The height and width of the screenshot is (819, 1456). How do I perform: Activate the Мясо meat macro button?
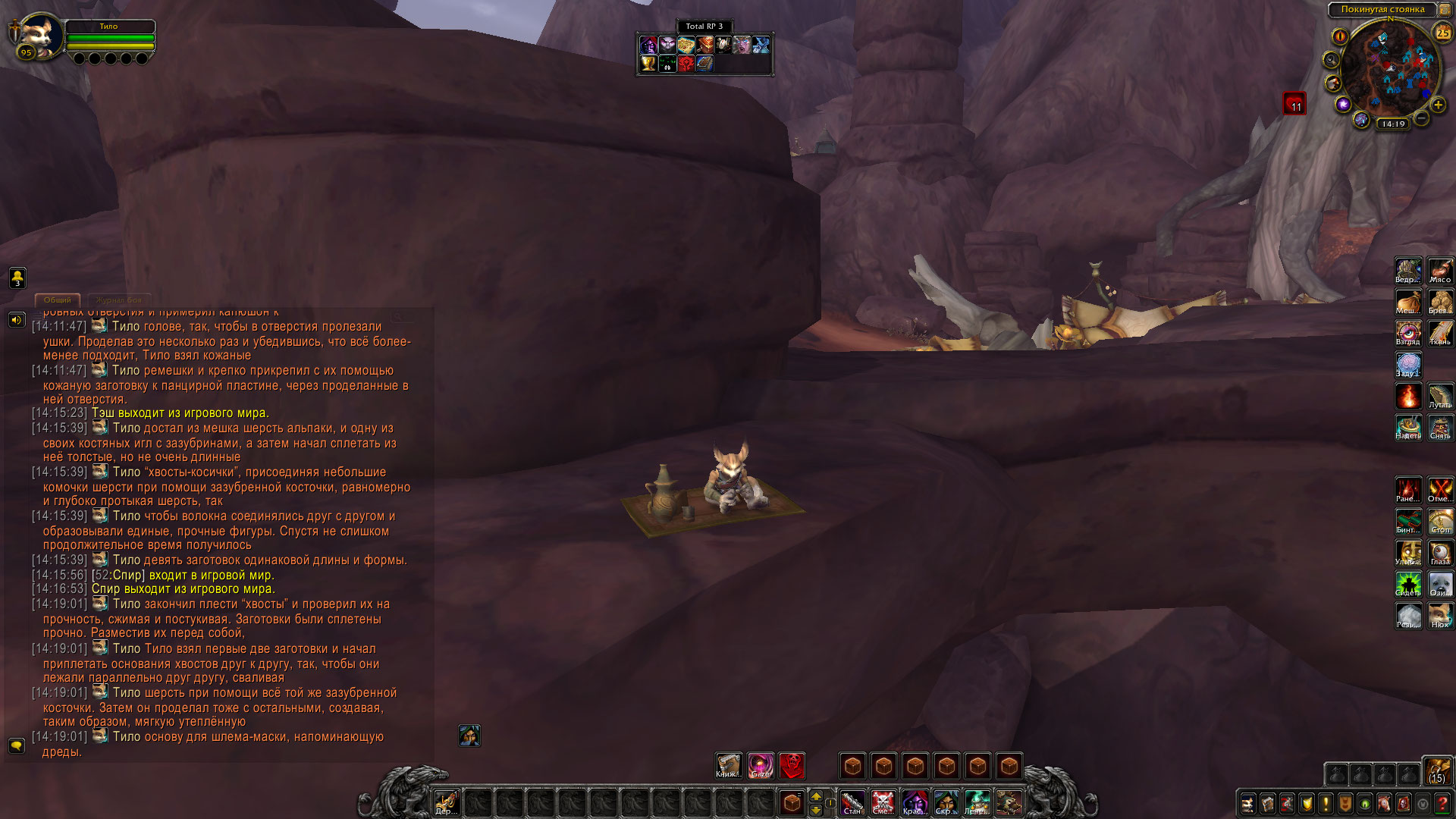tap(1440, 270)
